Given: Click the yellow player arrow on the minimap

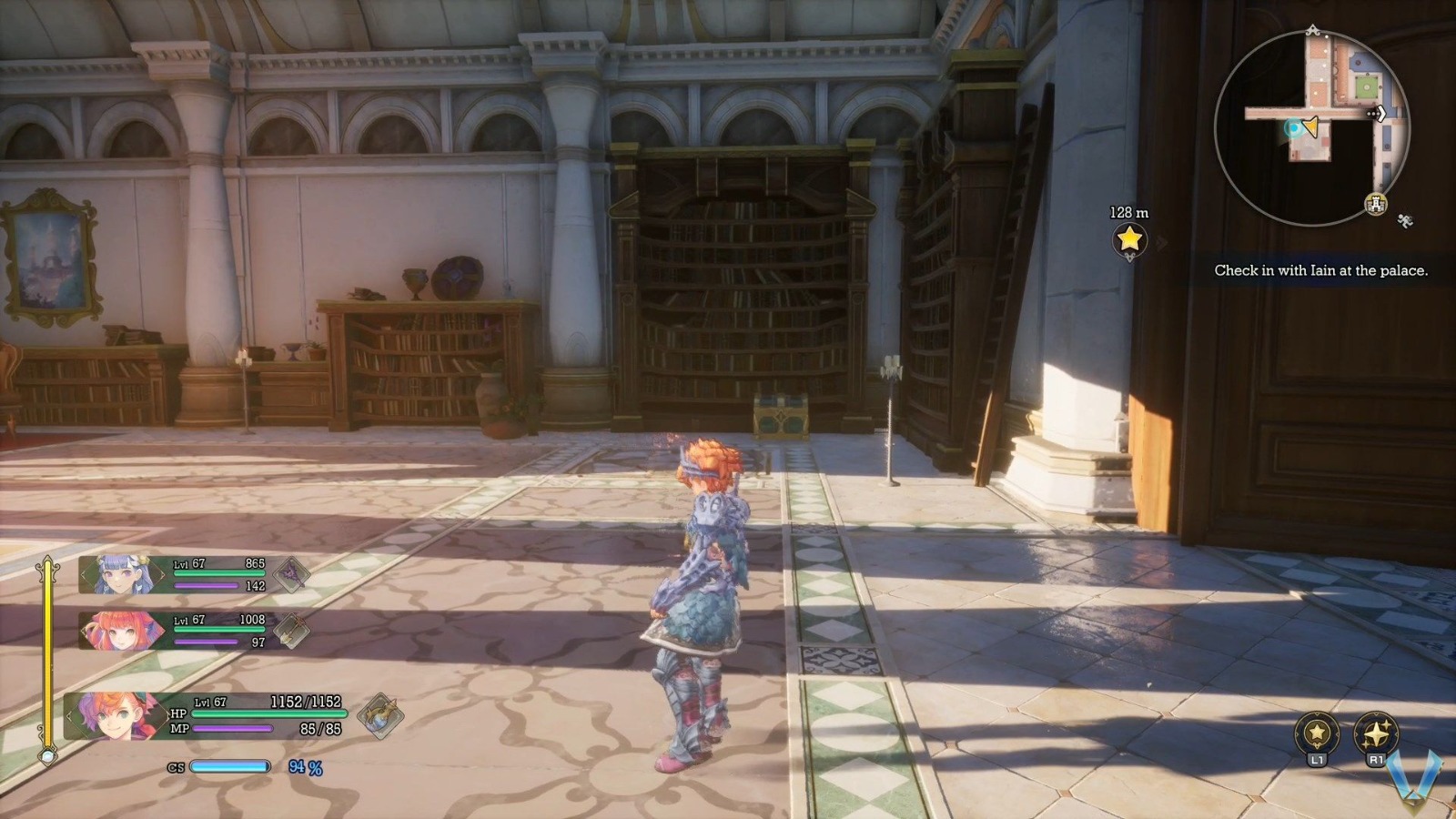Looking at the screenshot, I should [x=1310, y=126].
